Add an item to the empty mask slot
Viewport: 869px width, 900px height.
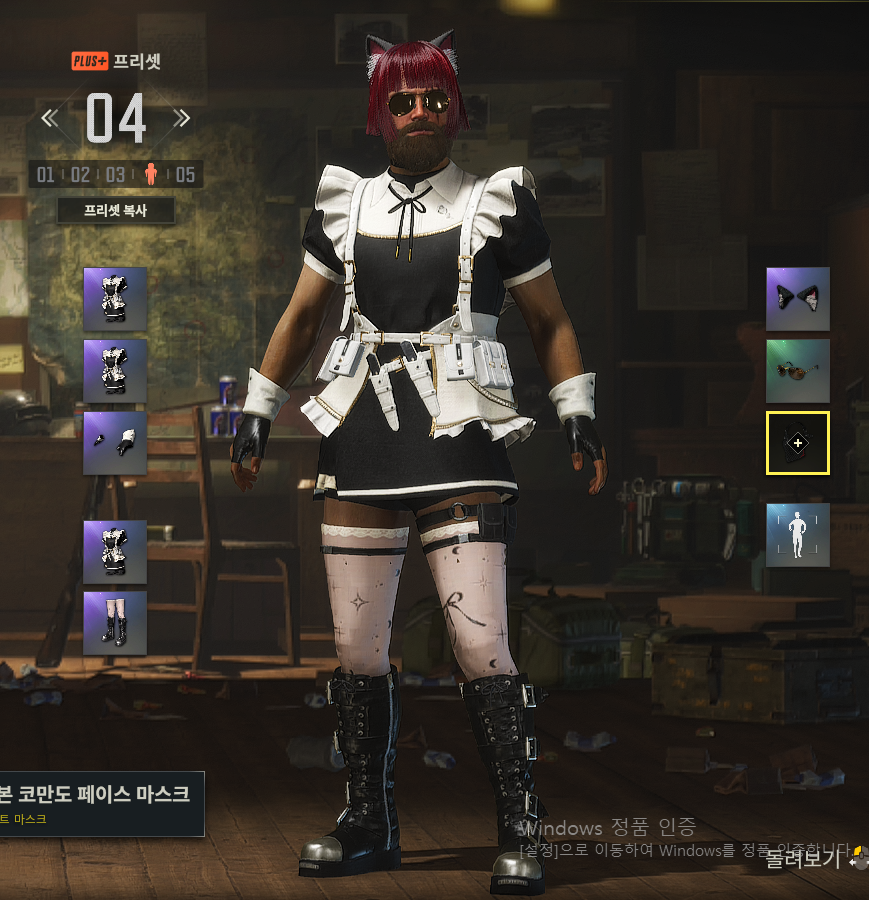point(797,442)
